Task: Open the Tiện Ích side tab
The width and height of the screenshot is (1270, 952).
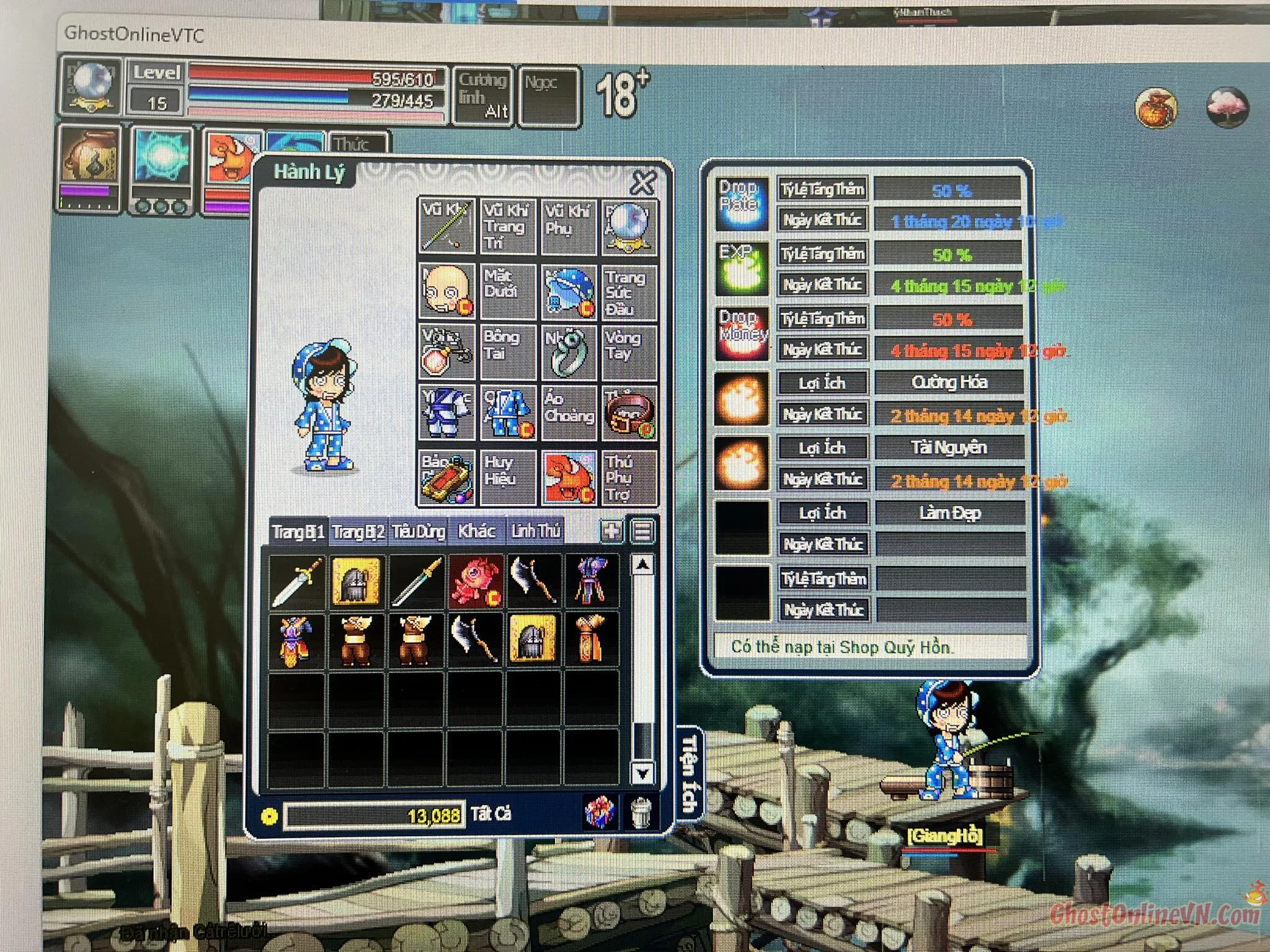Action: [689, 773]
